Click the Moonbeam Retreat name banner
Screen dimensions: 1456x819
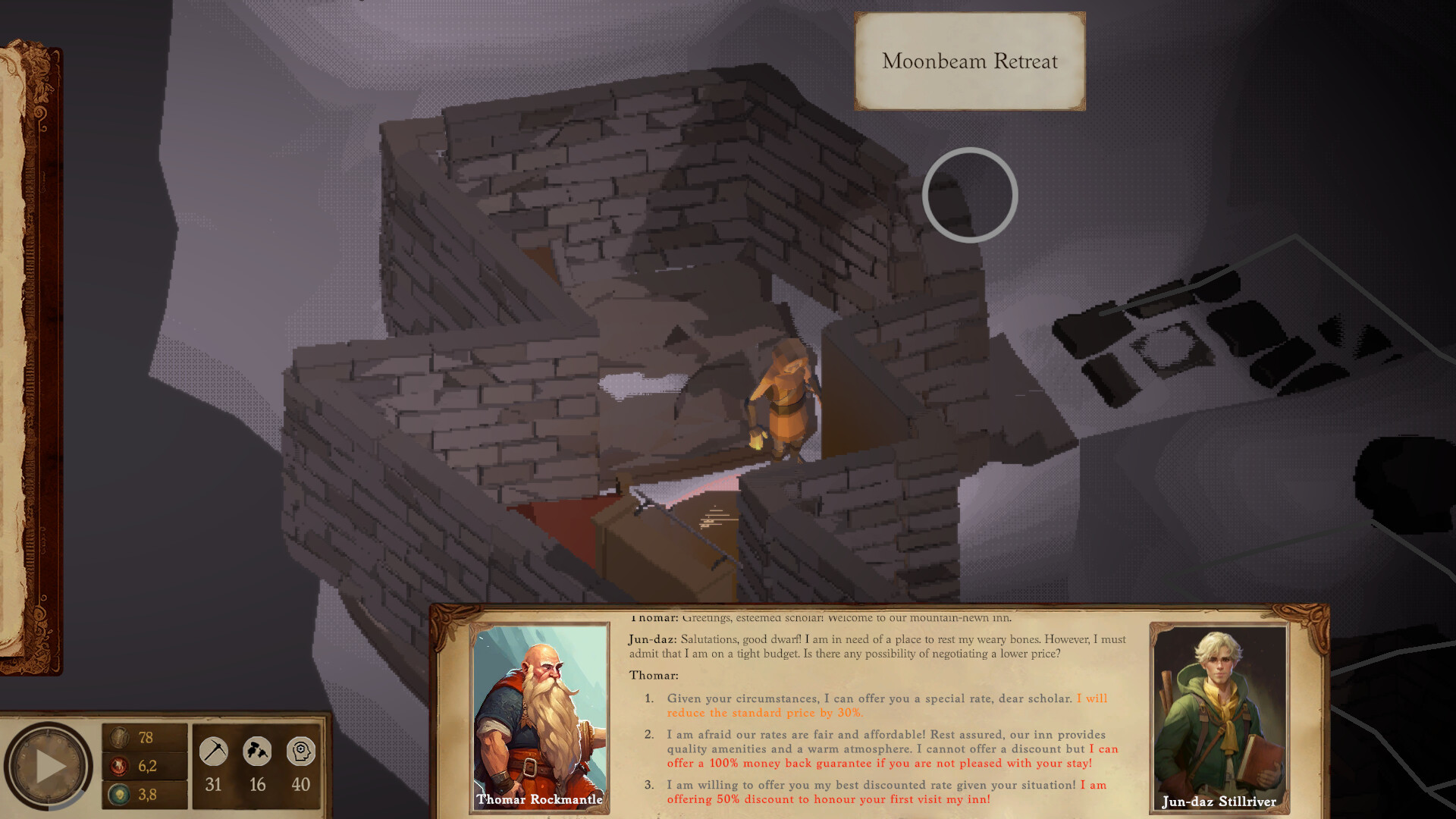969,61
